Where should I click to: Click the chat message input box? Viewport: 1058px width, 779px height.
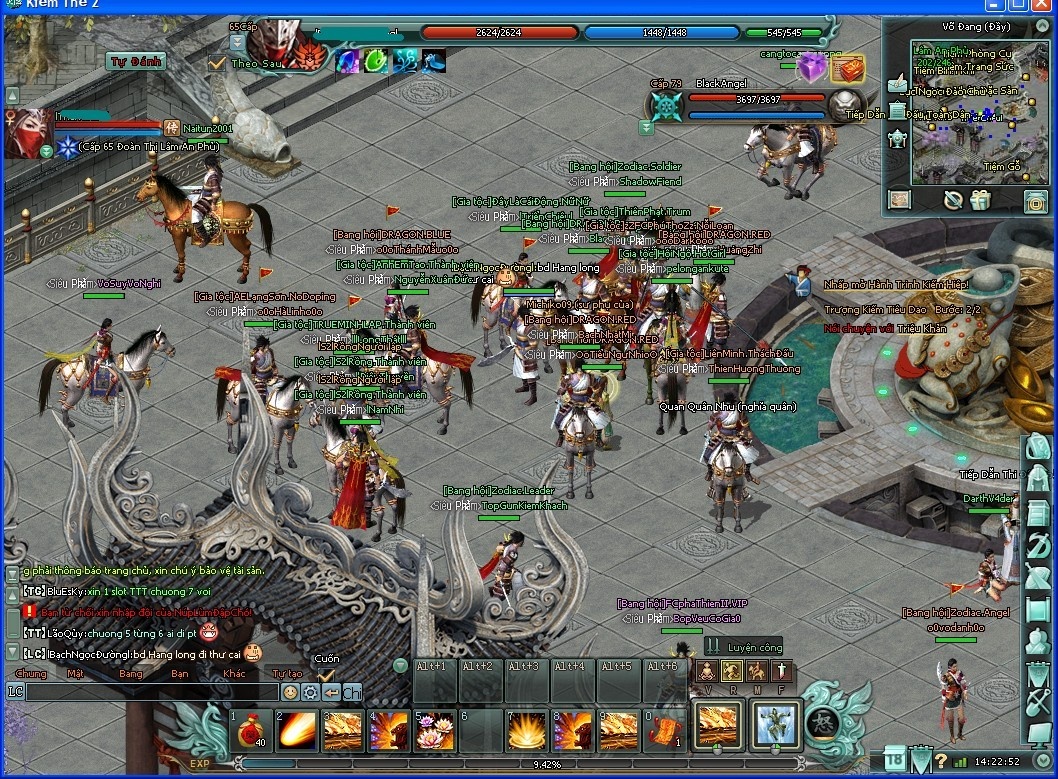coord(150,691)
